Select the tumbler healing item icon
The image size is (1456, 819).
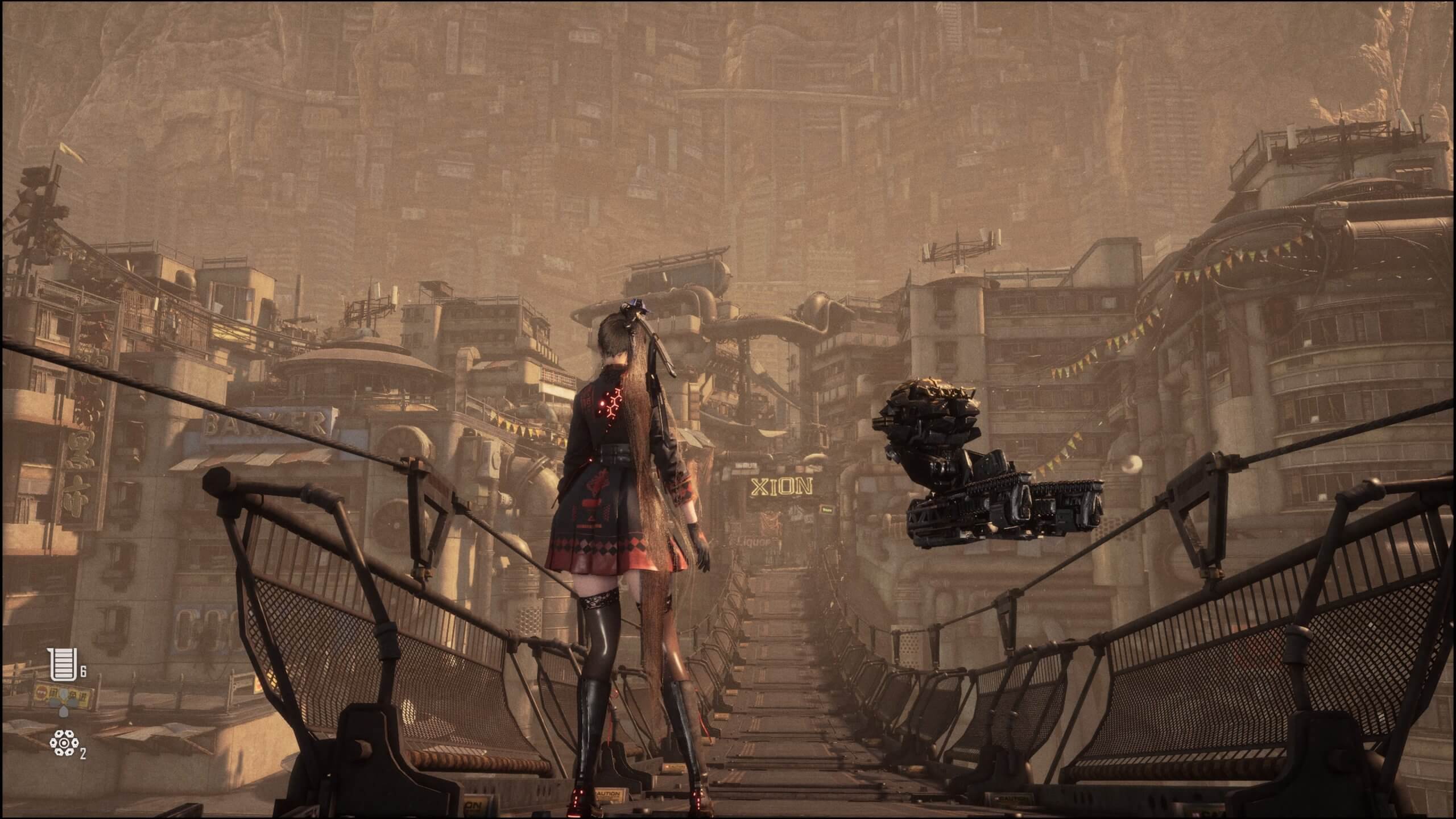click(x=62, y=667)
